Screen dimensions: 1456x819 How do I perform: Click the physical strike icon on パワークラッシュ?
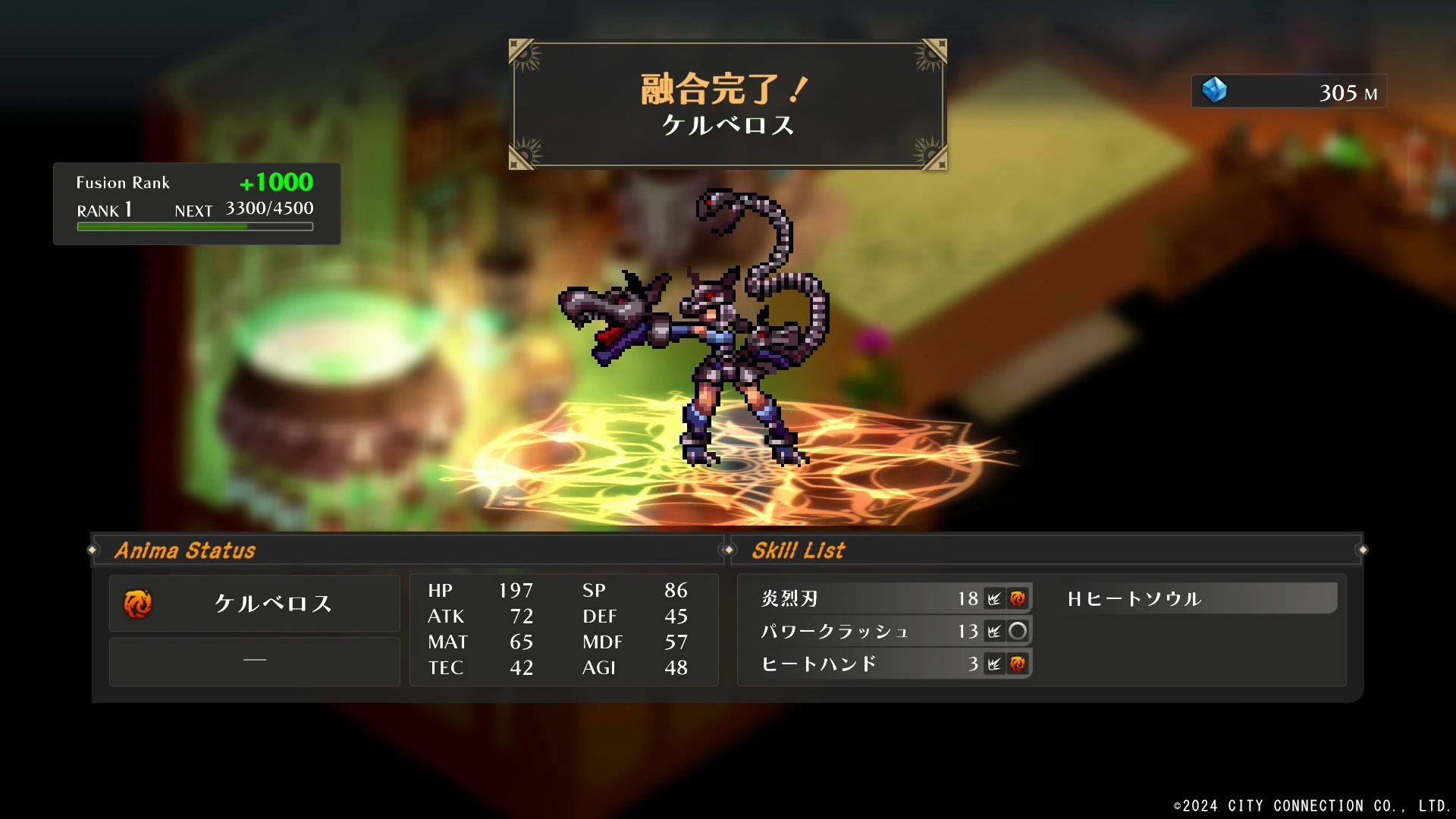[x=996, y=630]
